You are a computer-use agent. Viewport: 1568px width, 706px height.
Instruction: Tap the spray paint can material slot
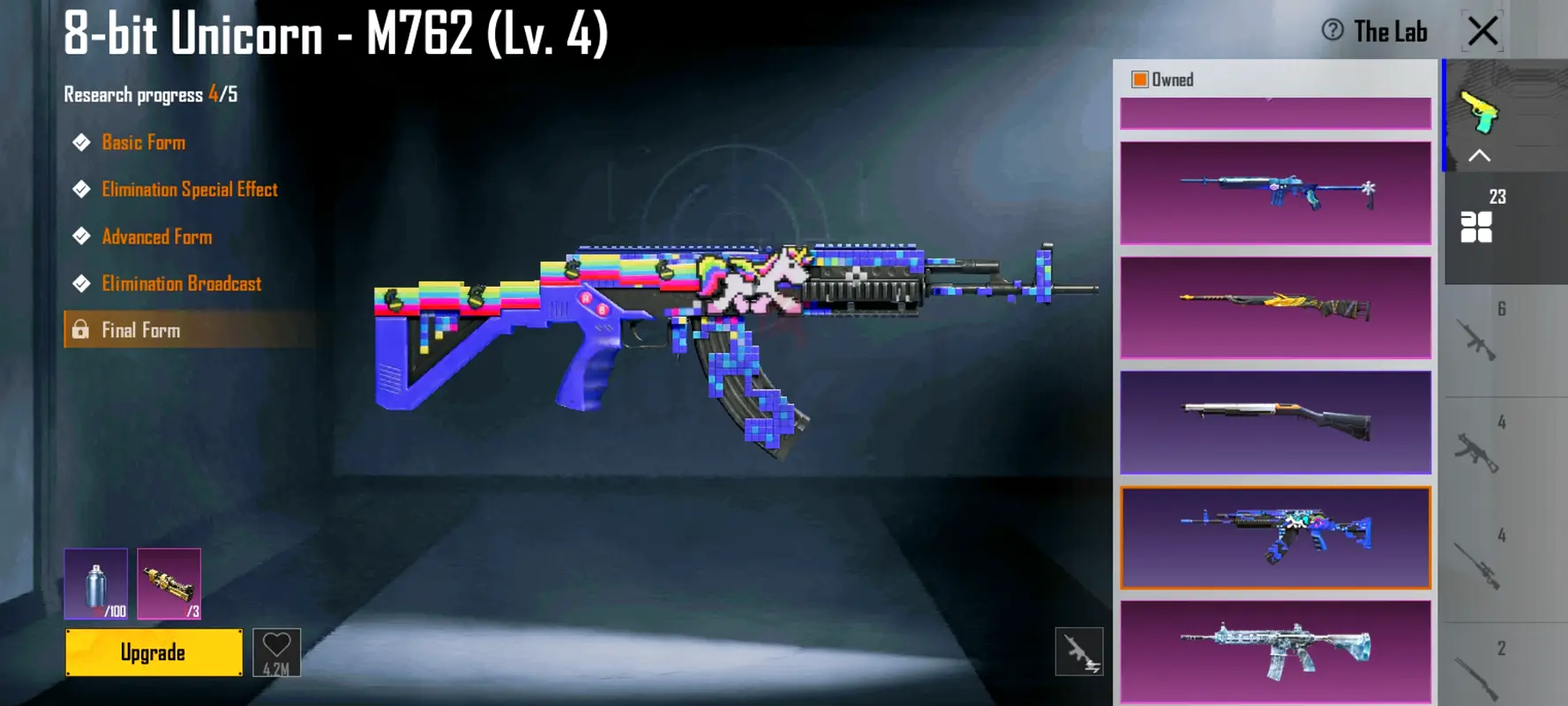point(95,583)
